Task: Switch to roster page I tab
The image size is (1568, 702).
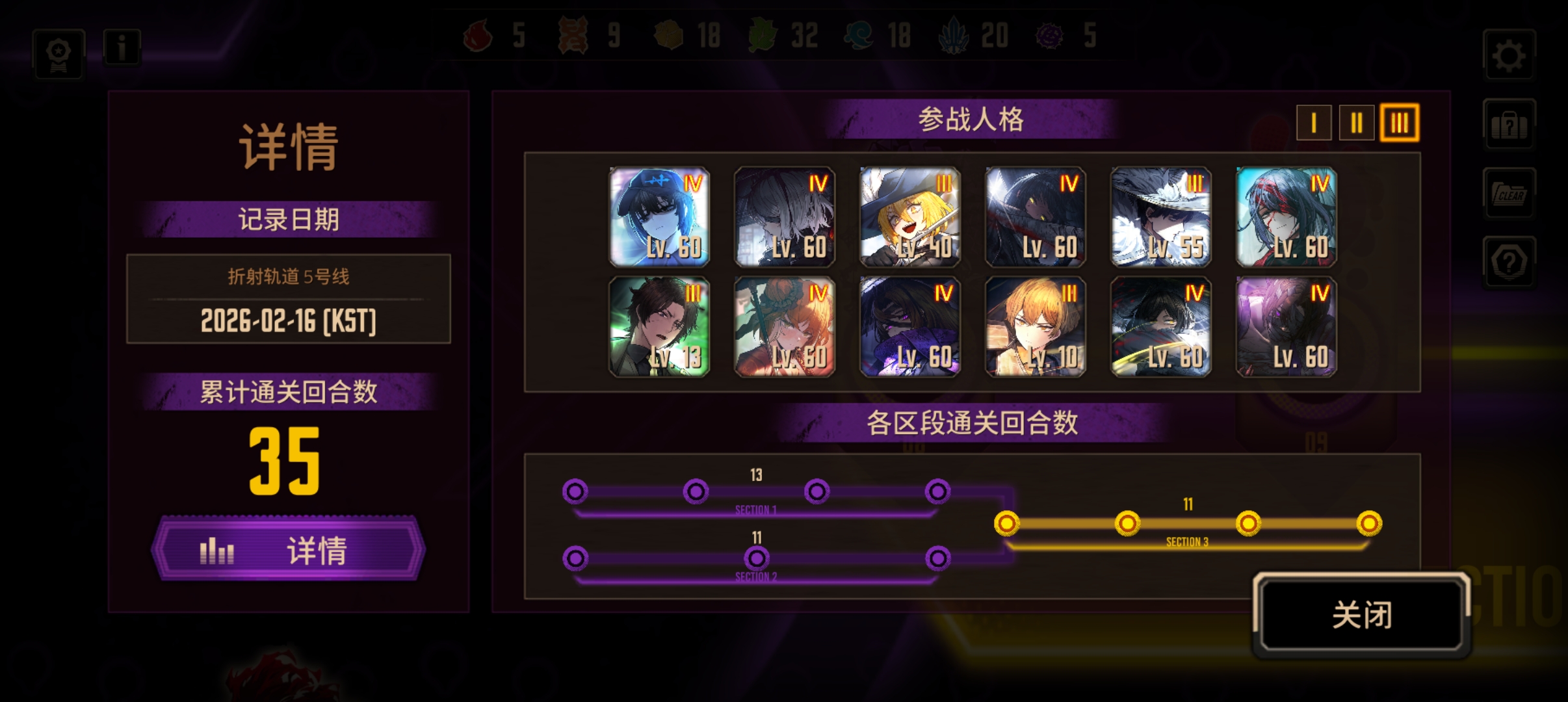Action: coord(1314,122)
